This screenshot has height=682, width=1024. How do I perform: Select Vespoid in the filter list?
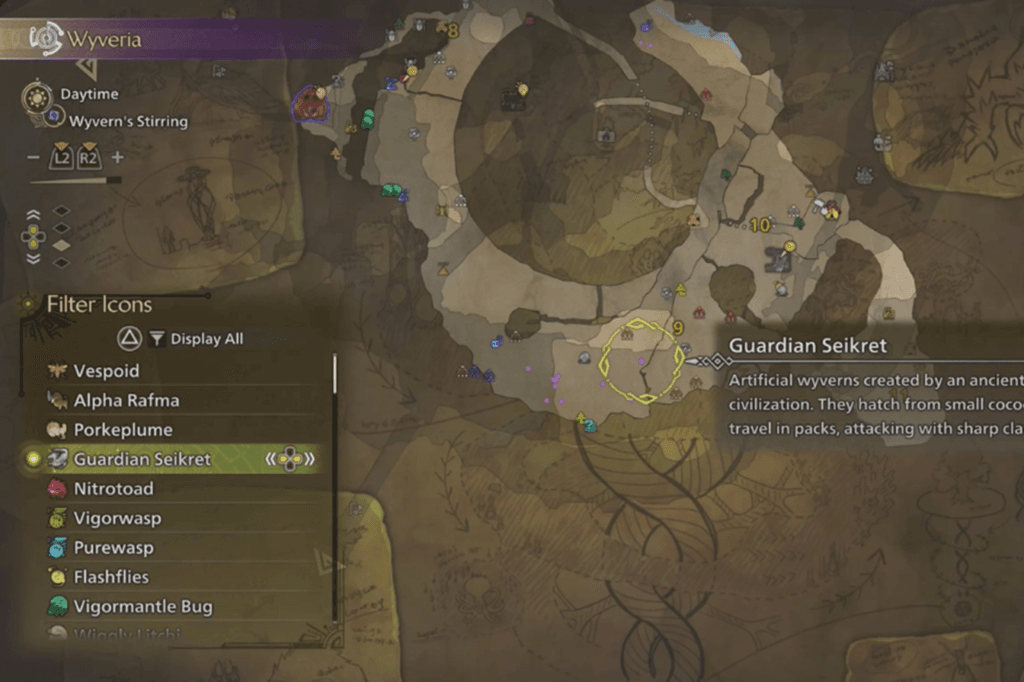coord(106,371)
